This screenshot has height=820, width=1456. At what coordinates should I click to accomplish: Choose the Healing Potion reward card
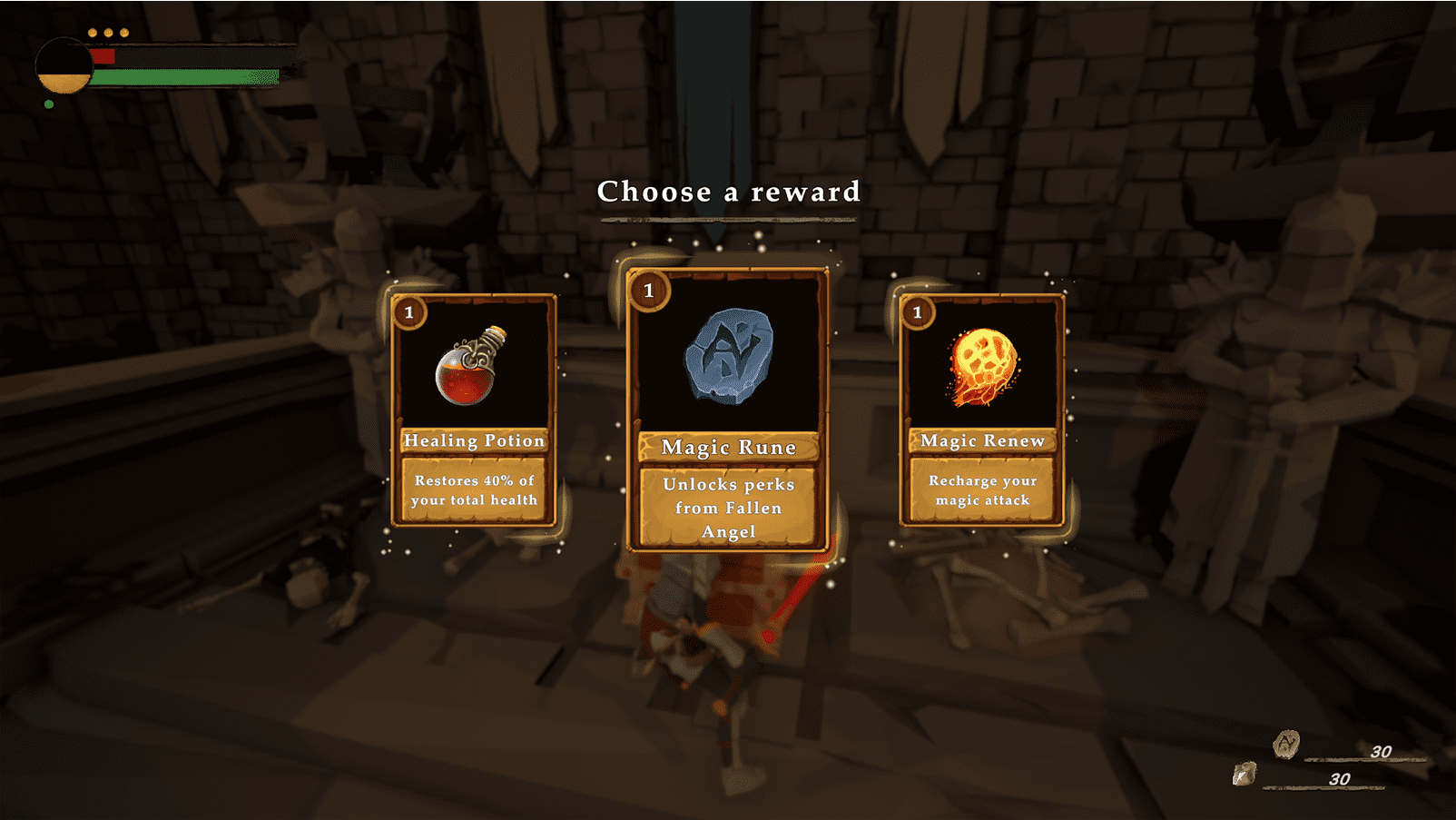(x=474, y=410)
